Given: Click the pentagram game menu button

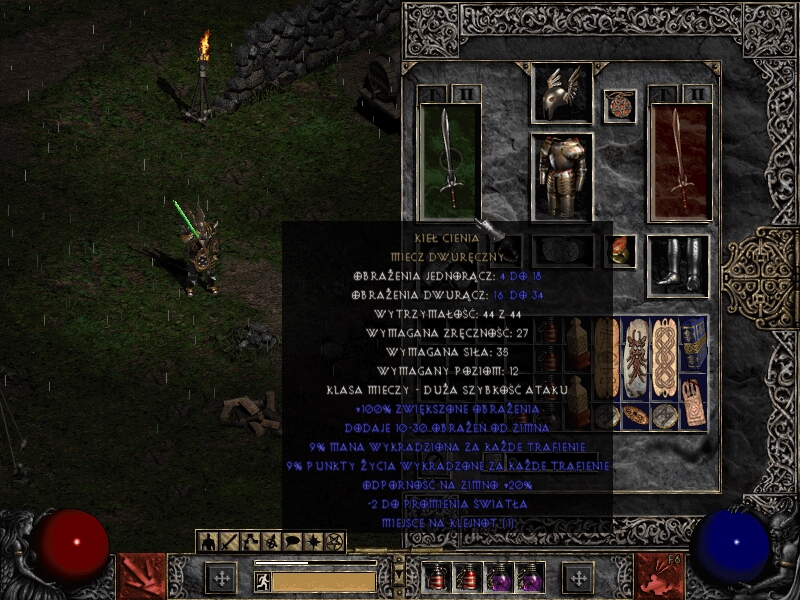Looking at the screenshot, I should click(335, 542).
